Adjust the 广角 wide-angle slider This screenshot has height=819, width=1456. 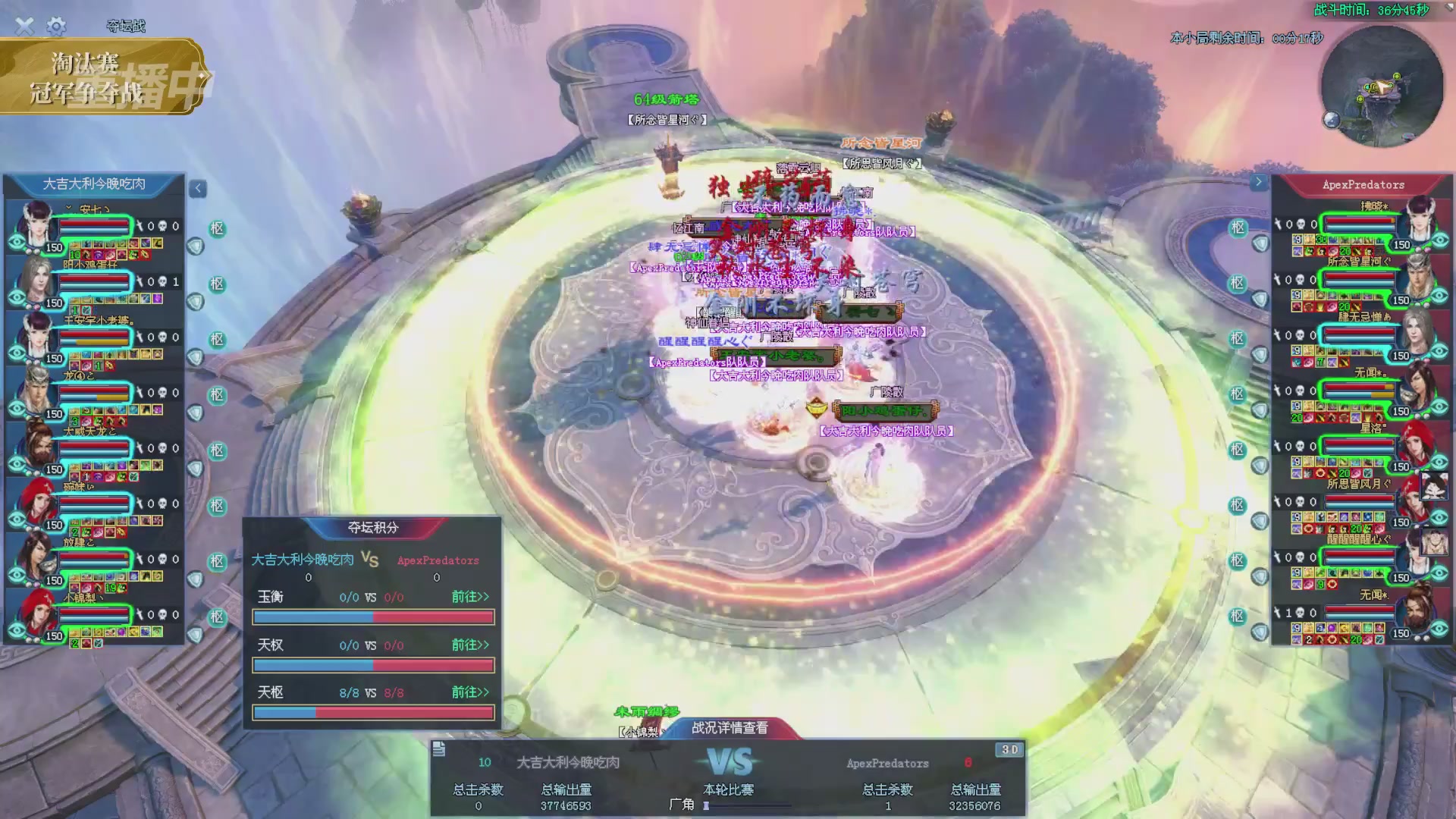coord(707,805)
